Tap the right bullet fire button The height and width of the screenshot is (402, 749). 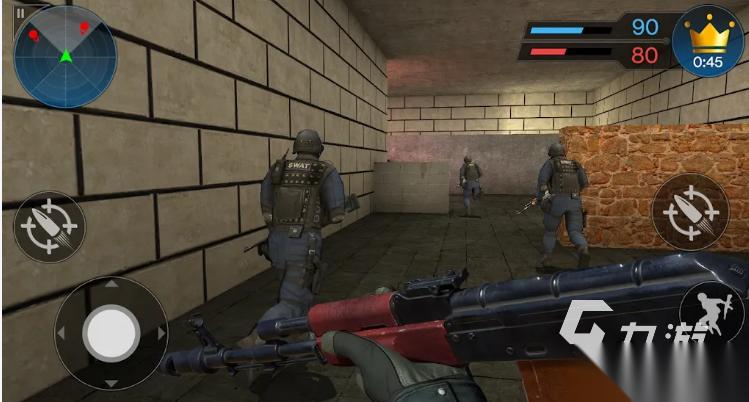click(x=687, y=210)
